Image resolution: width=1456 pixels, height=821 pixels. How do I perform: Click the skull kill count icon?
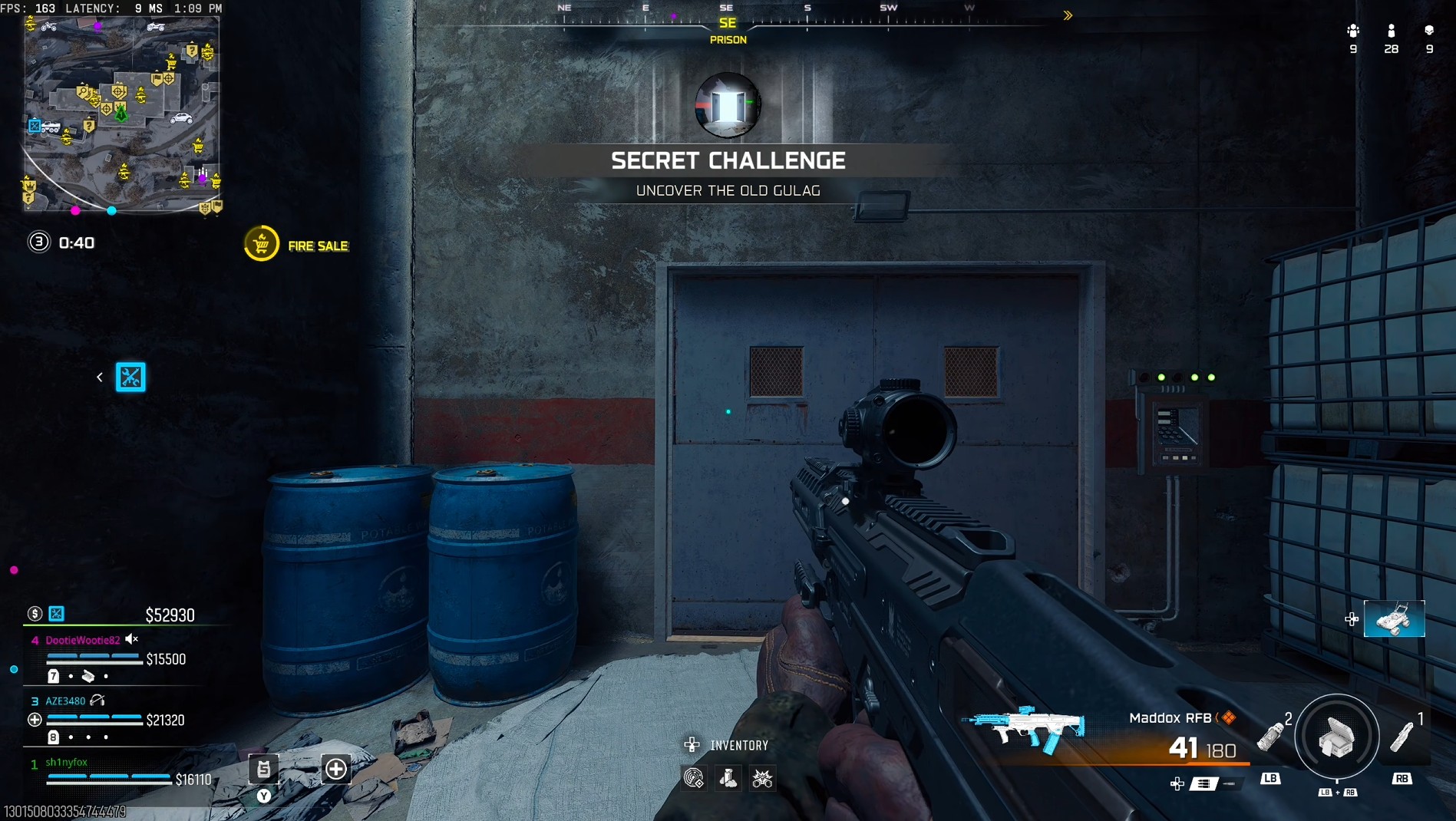click(x=1428, y=31)
